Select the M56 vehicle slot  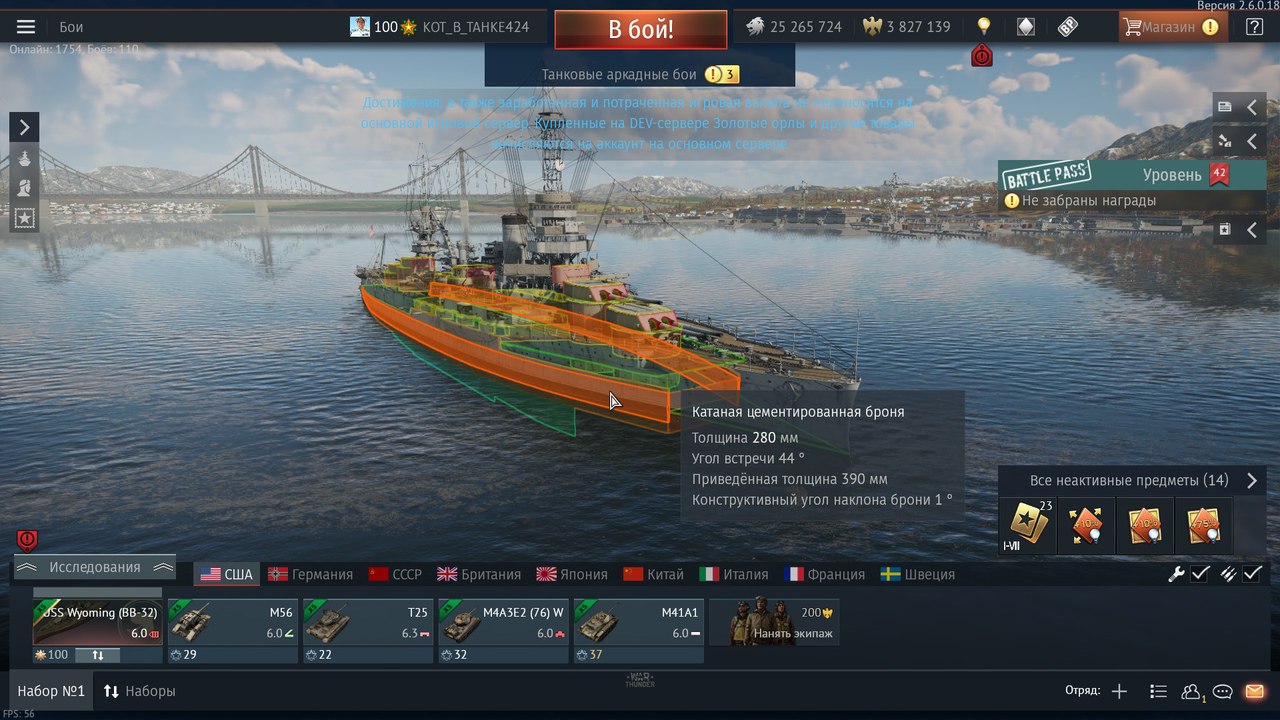(x=232, y=623)
